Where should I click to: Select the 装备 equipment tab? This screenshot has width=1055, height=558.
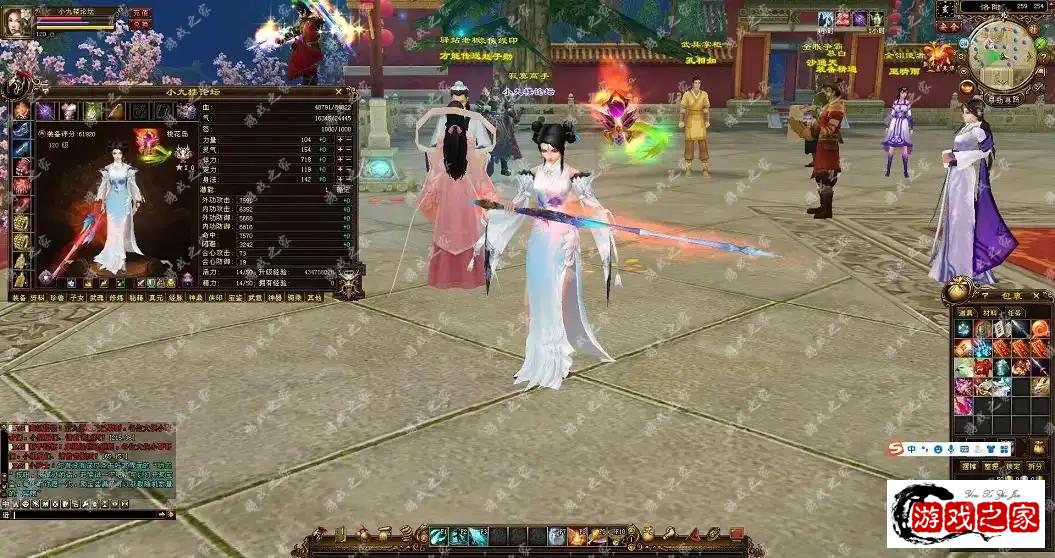tap(18, 297)
